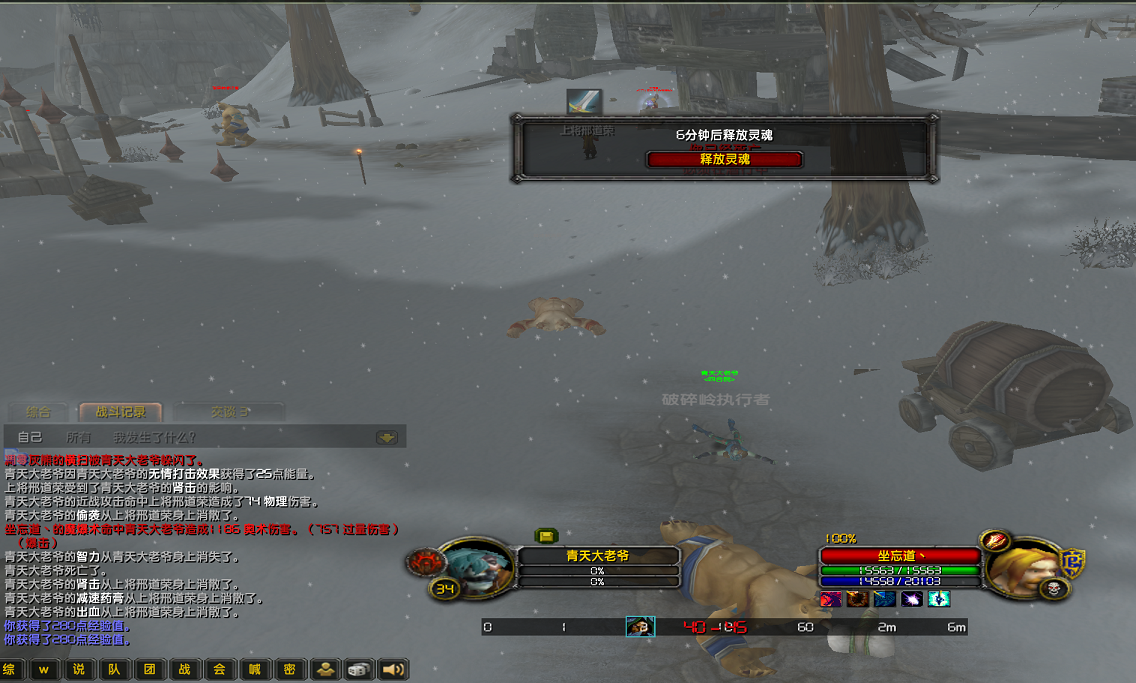Switch to the 队 party channel button
This screenshot has height=683, width=1136.
point(114,669)
